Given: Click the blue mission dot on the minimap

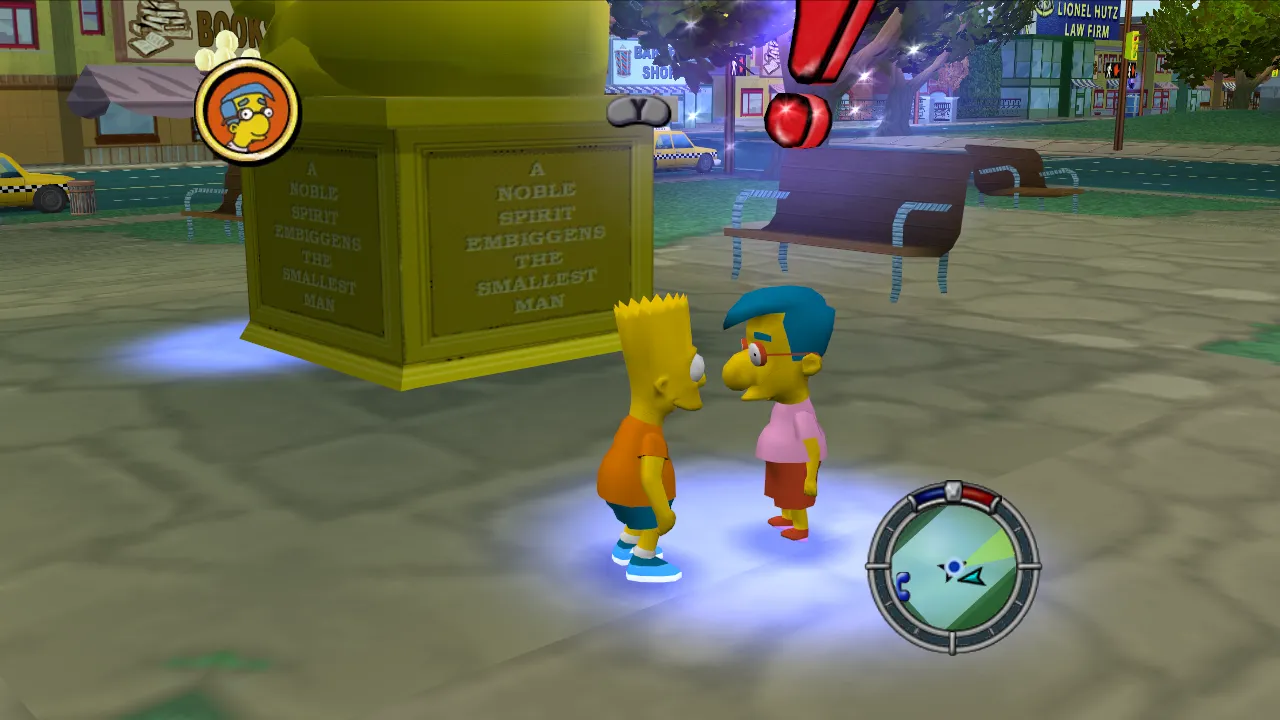Looking at the screenshot, I should click(x=954, y=565).
